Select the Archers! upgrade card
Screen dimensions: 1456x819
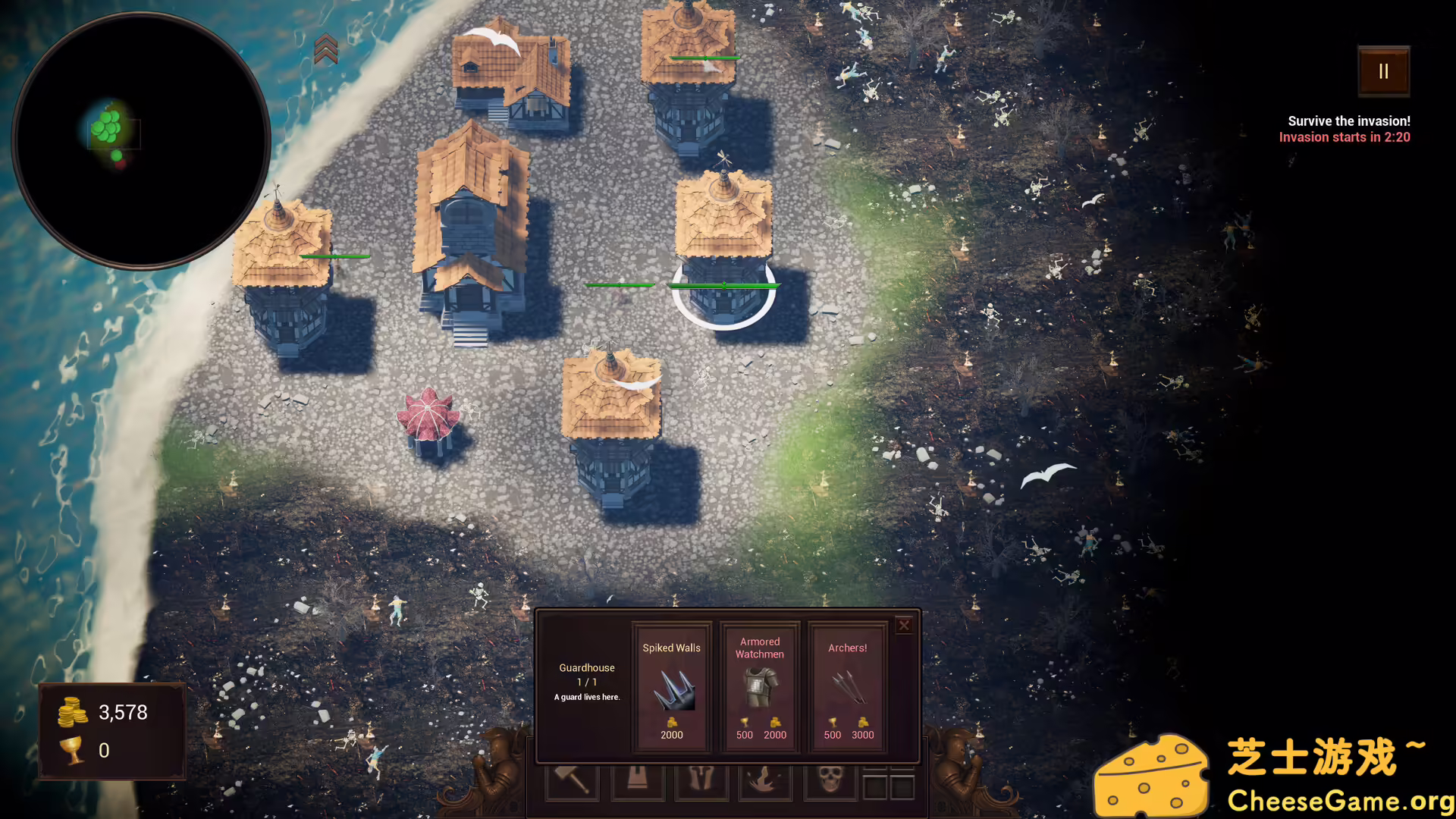[x=847, y=686]
